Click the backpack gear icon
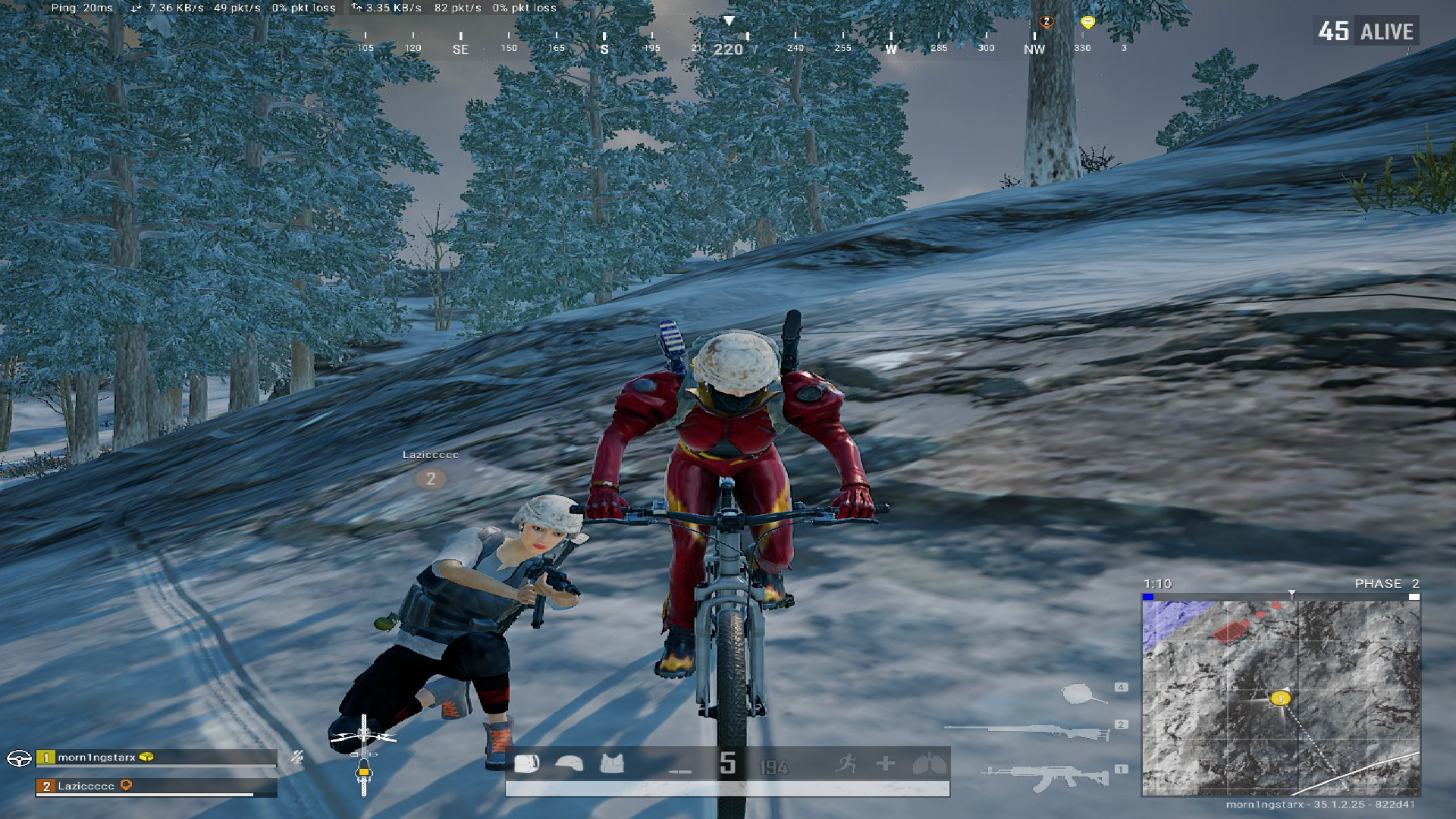Screen dimensions: 1456x819 tap(526, 764)
